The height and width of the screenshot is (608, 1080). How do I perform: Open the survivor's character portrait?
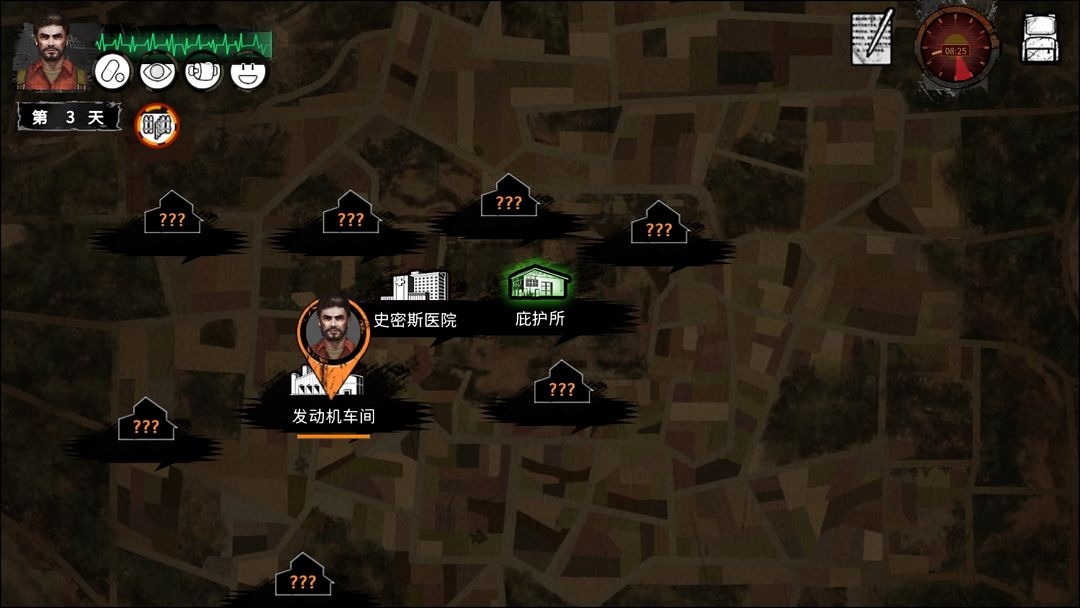(x=54, y=52)
